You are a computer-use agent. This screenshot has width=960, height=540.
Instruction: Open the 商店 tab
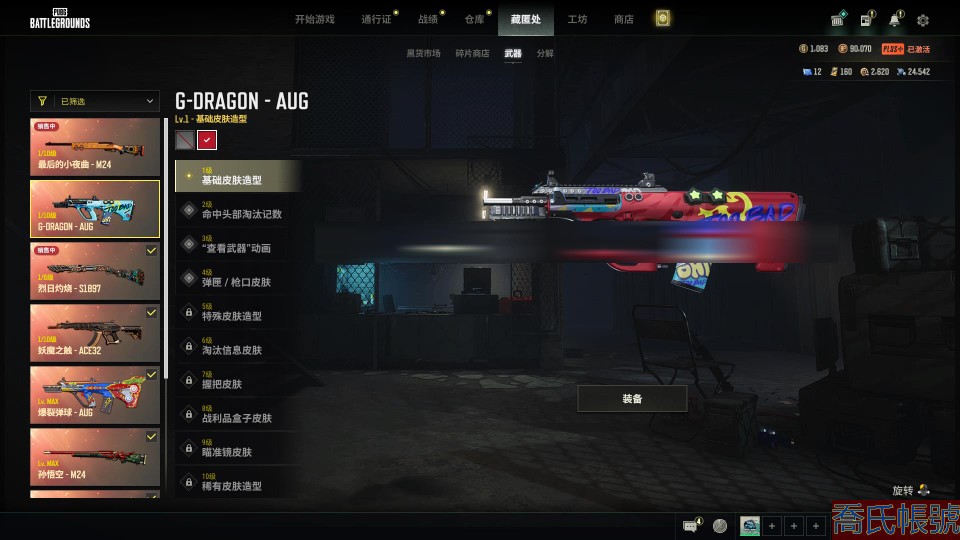623,19
